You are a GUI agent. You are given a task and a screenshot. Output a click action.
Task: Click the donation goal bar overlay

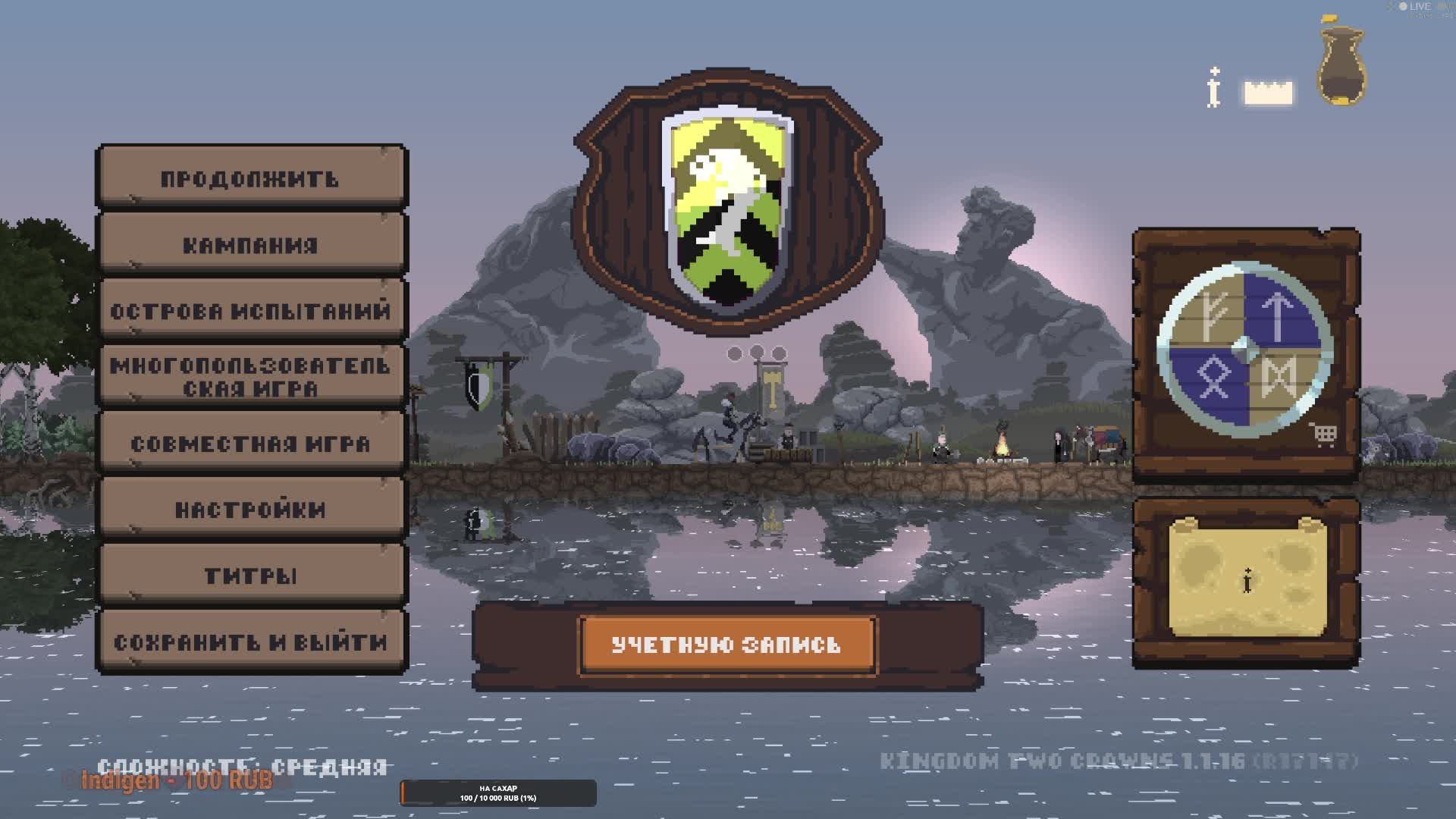[x=498, y=793]
